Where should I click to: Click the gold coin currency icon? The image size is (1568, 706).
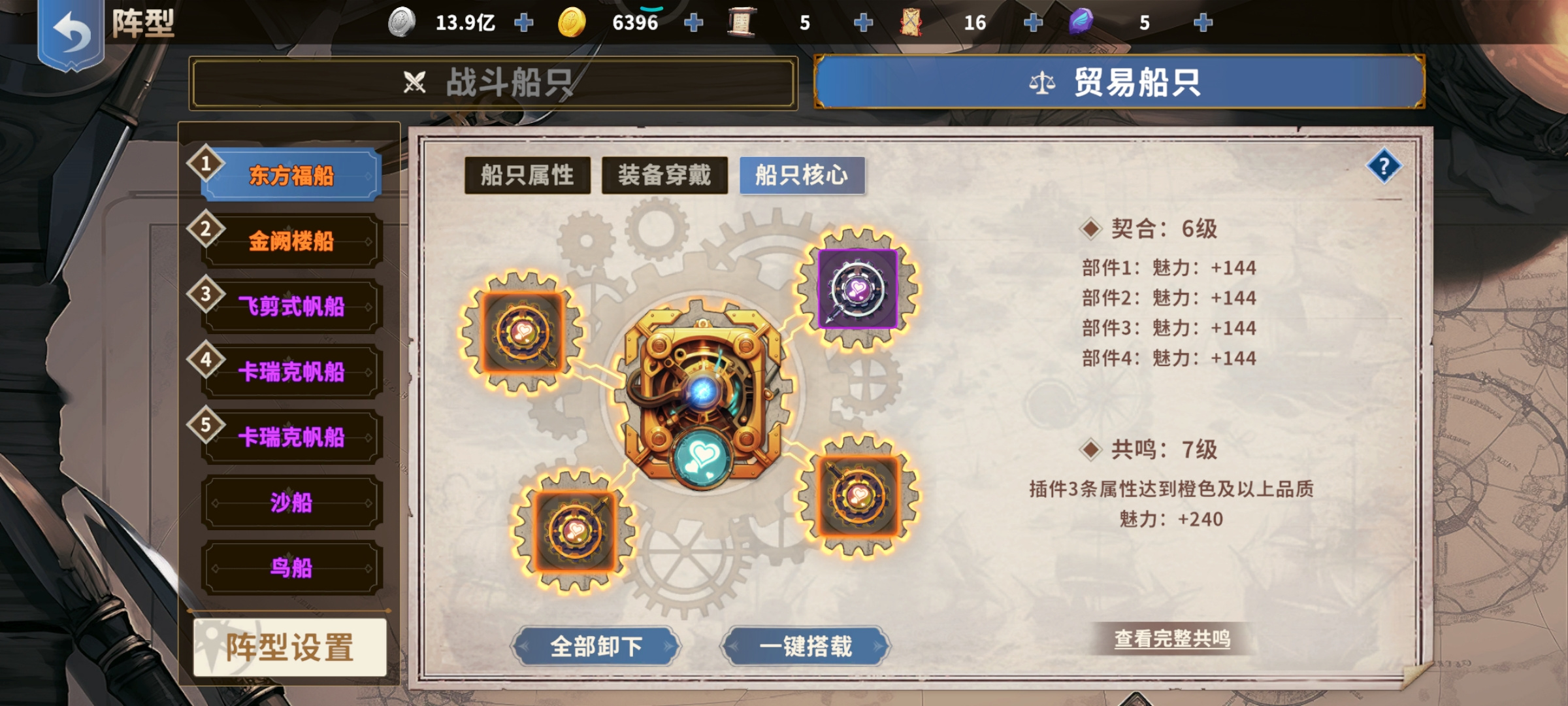tap(573, 22)
